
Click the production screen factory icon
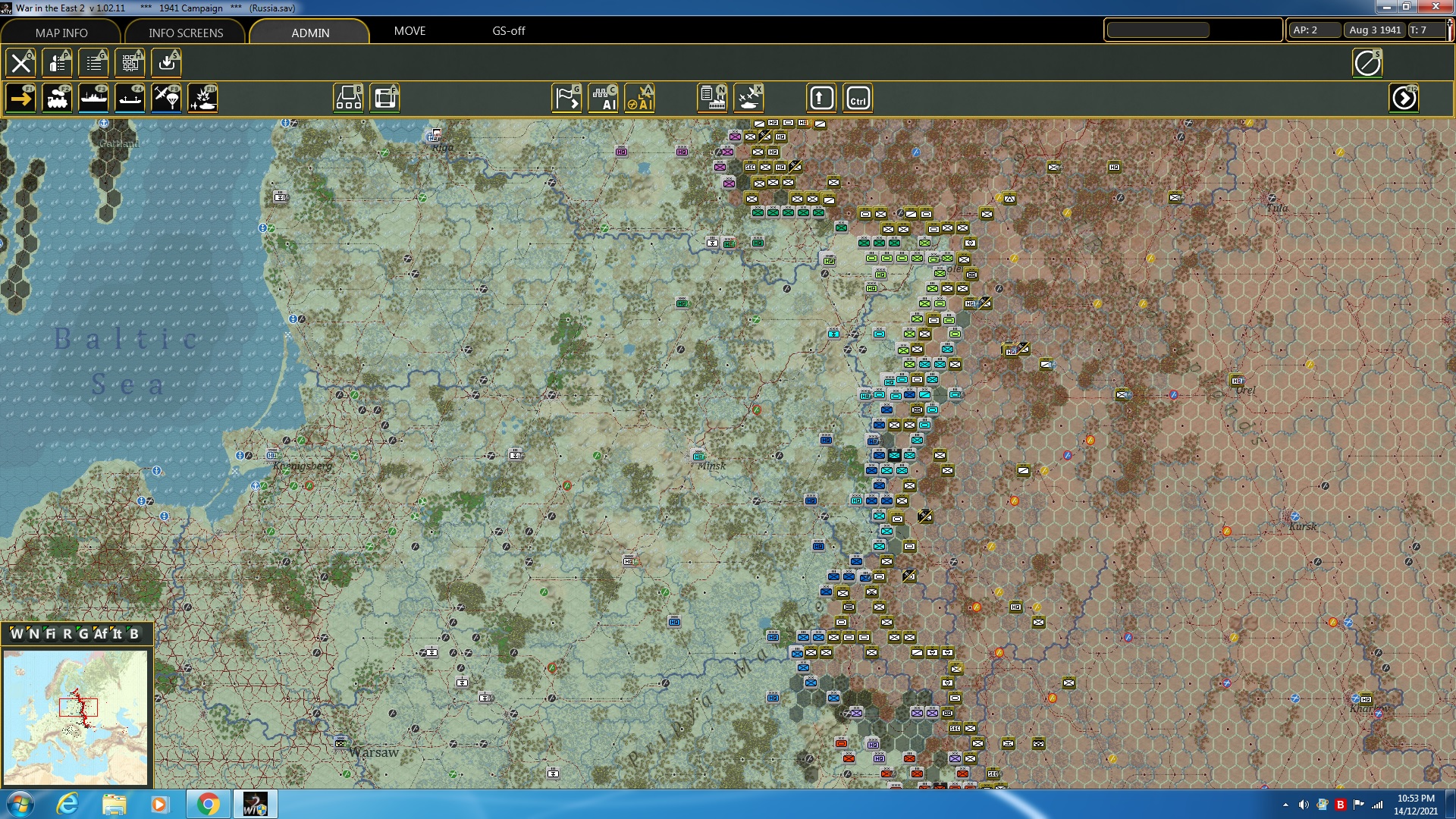pyautogui.click(x=711, y=97)
